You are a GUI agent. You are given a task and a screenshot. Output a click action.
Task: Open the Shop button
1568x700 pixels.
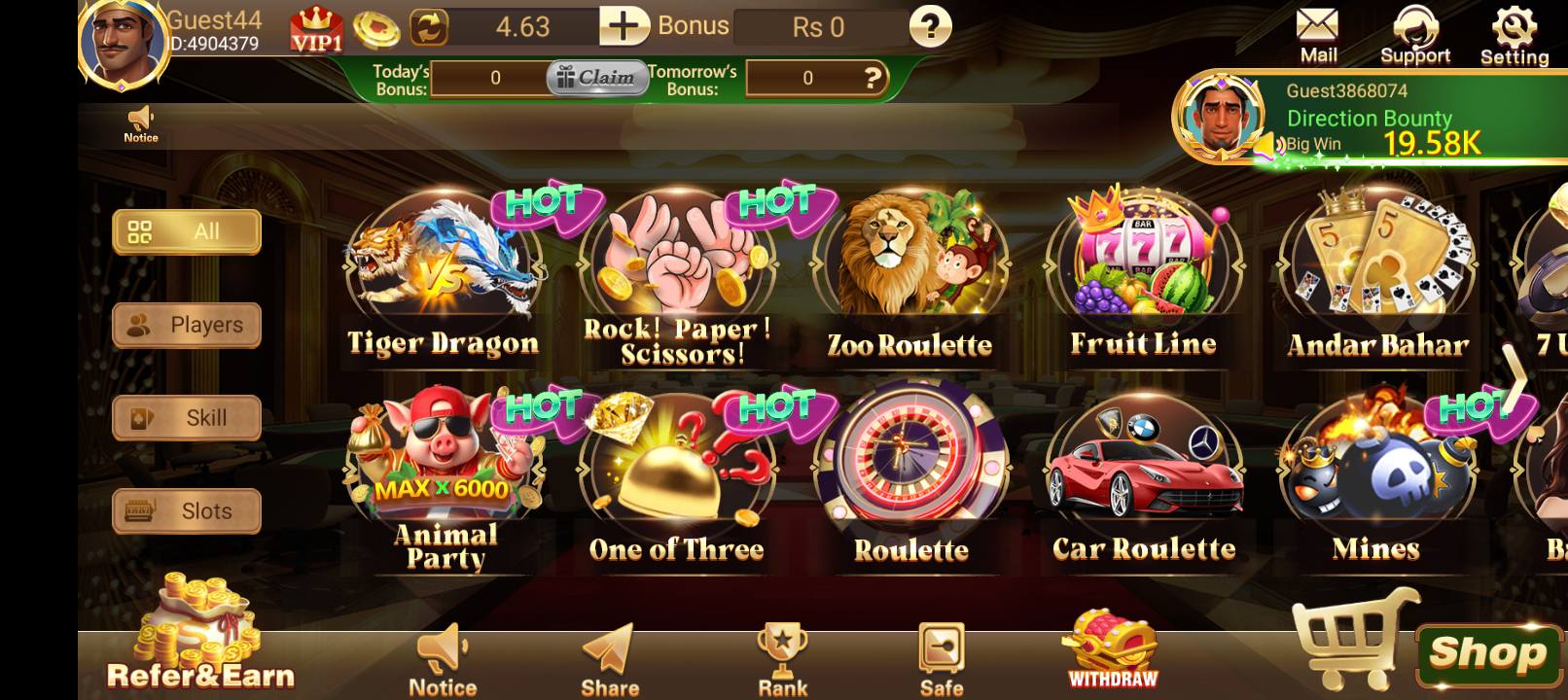1485,653
